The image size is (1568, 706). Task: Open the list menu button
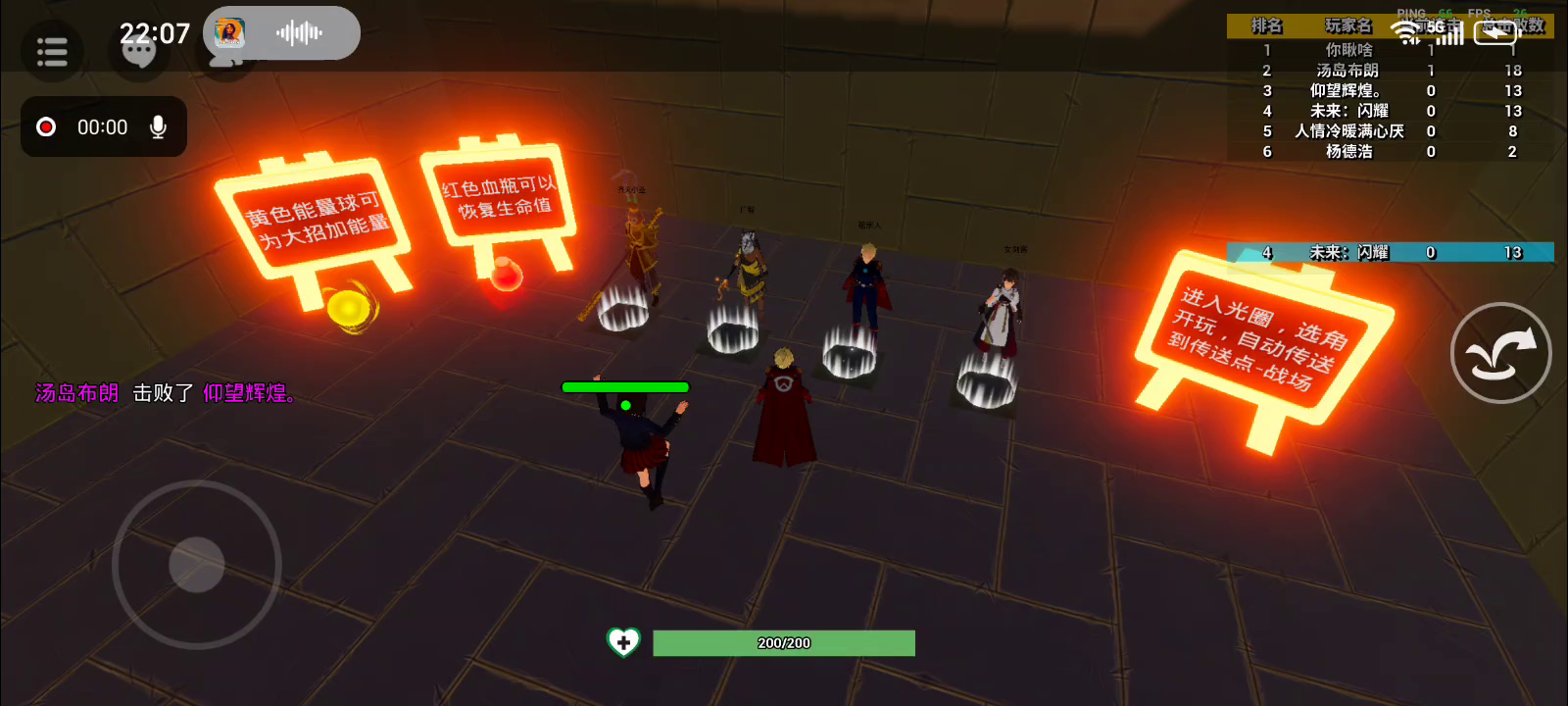52,51
